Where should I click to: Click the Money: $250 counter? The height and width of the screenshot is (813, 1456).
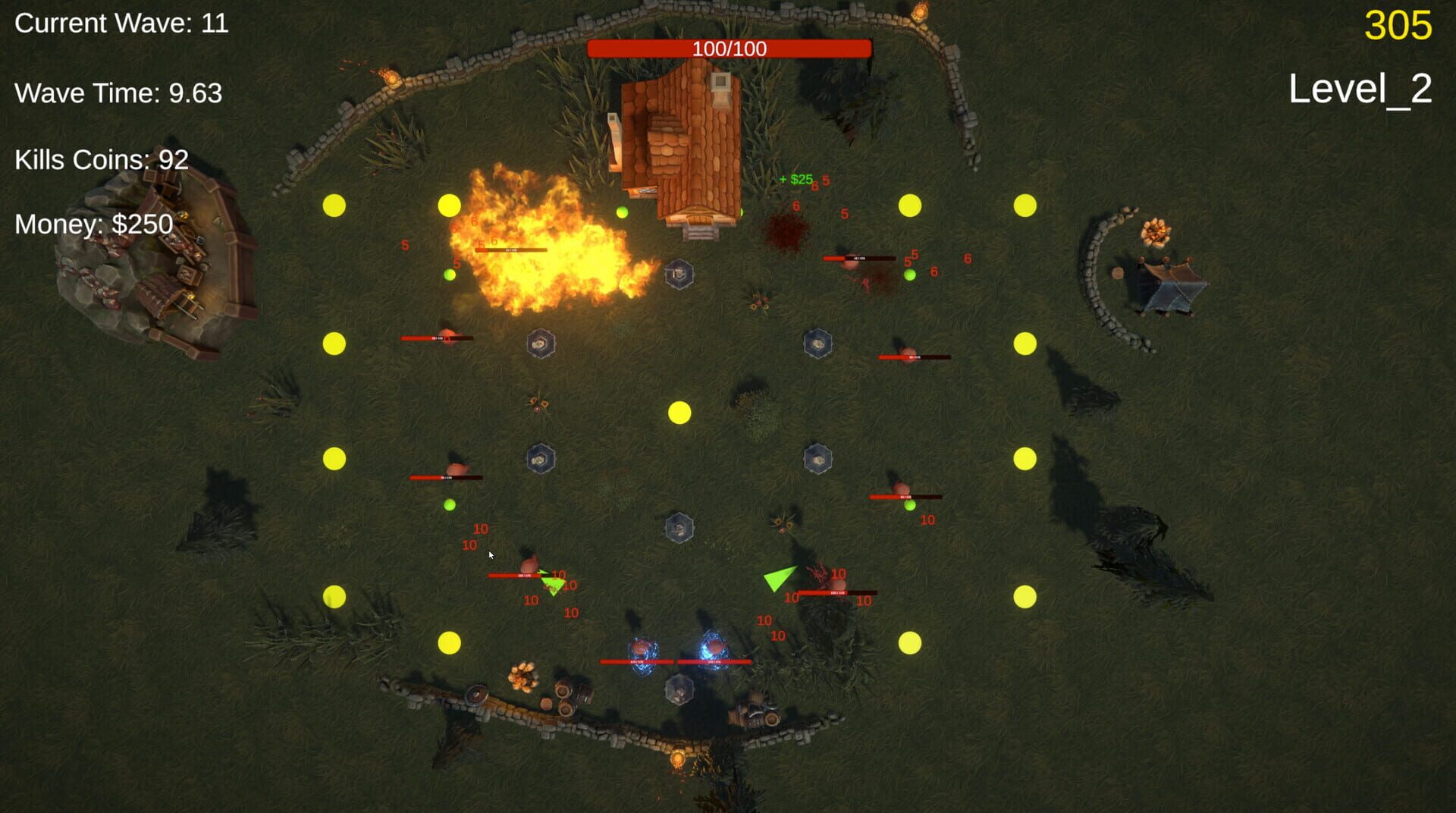(x=93, y=224)
